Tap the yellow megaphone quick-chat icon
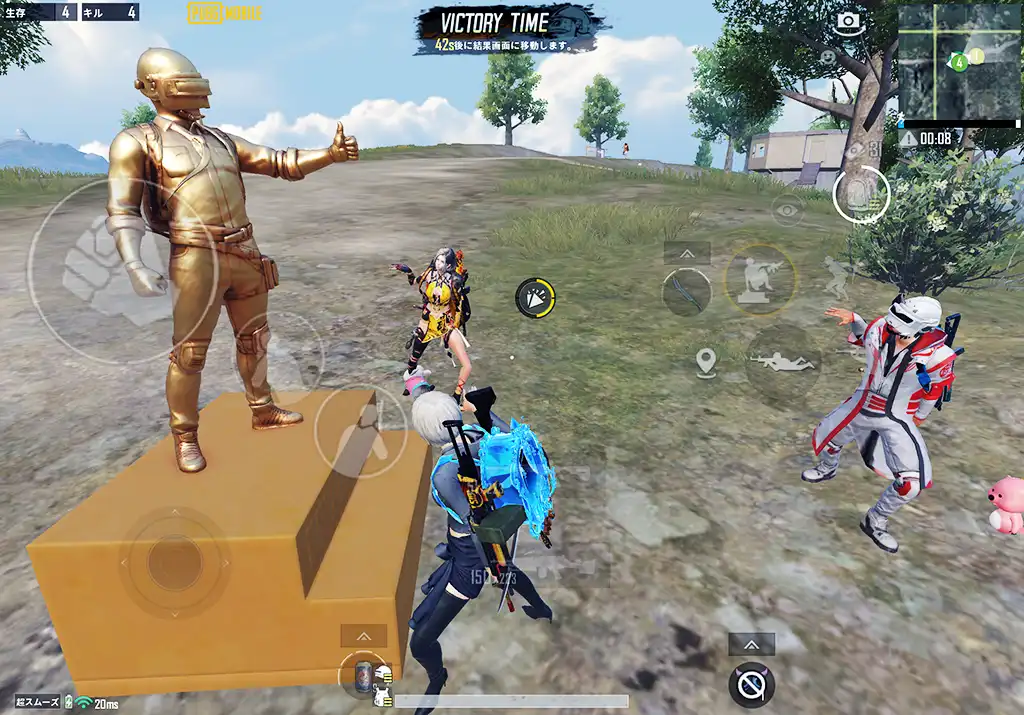The height and width of the screenshot is (715, 1024). point(535,298)
